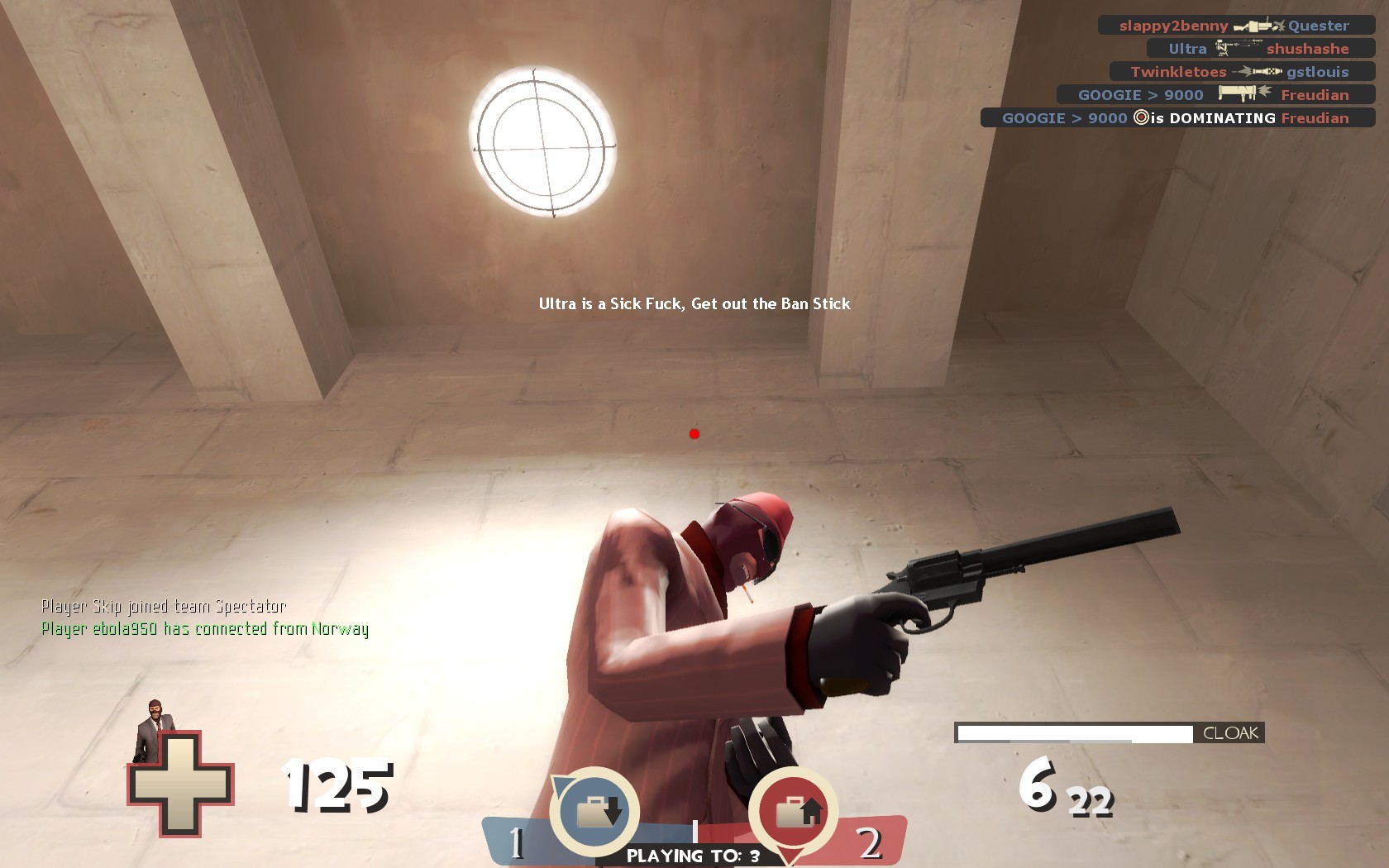Viewport: 1389px width, 868px height.
Task: Click the Ultra ban message in the center
Action: click(x=694, y=304)
